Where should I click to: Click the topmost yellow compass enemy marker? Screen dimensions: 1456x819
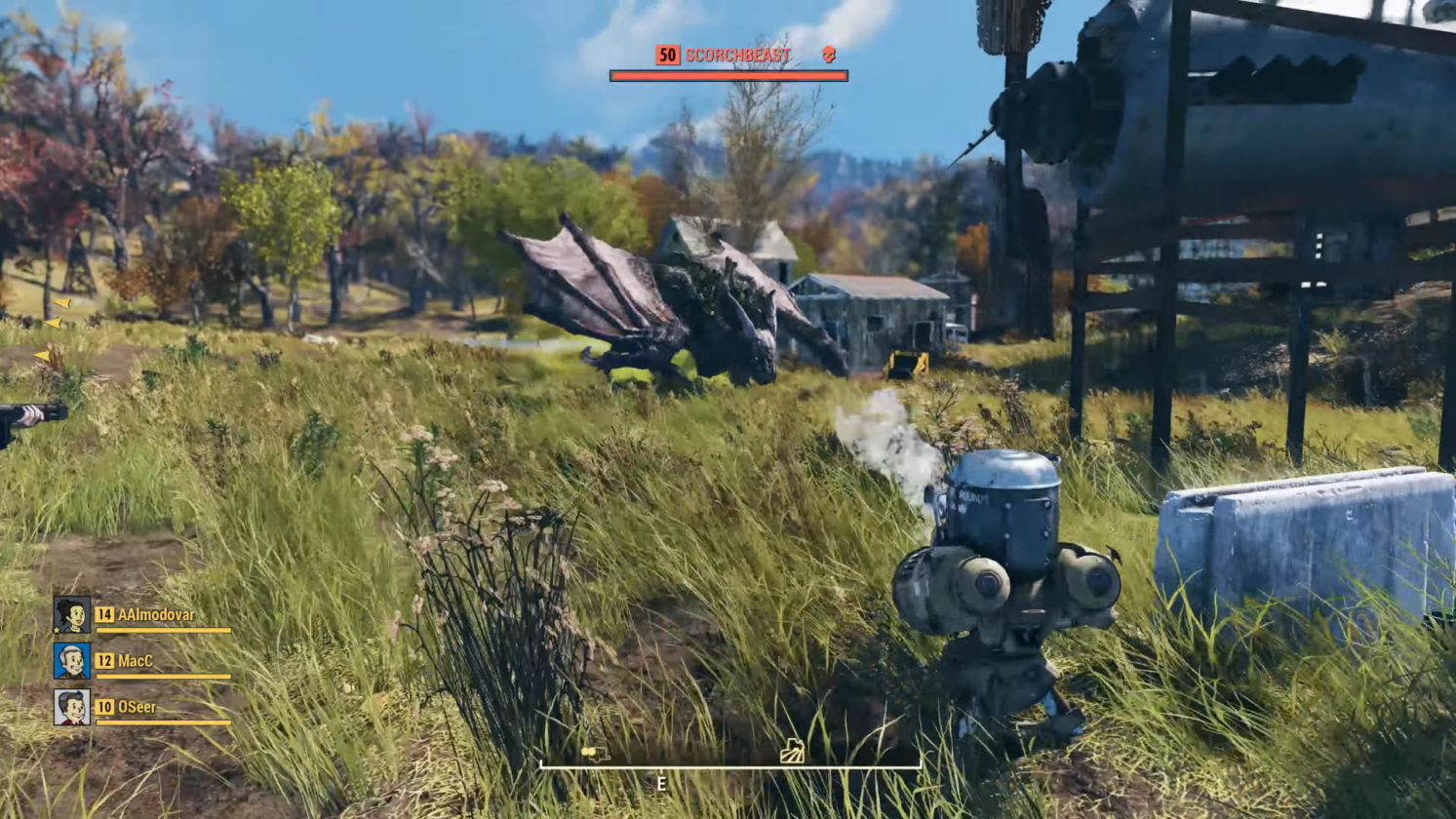(62, 303)
